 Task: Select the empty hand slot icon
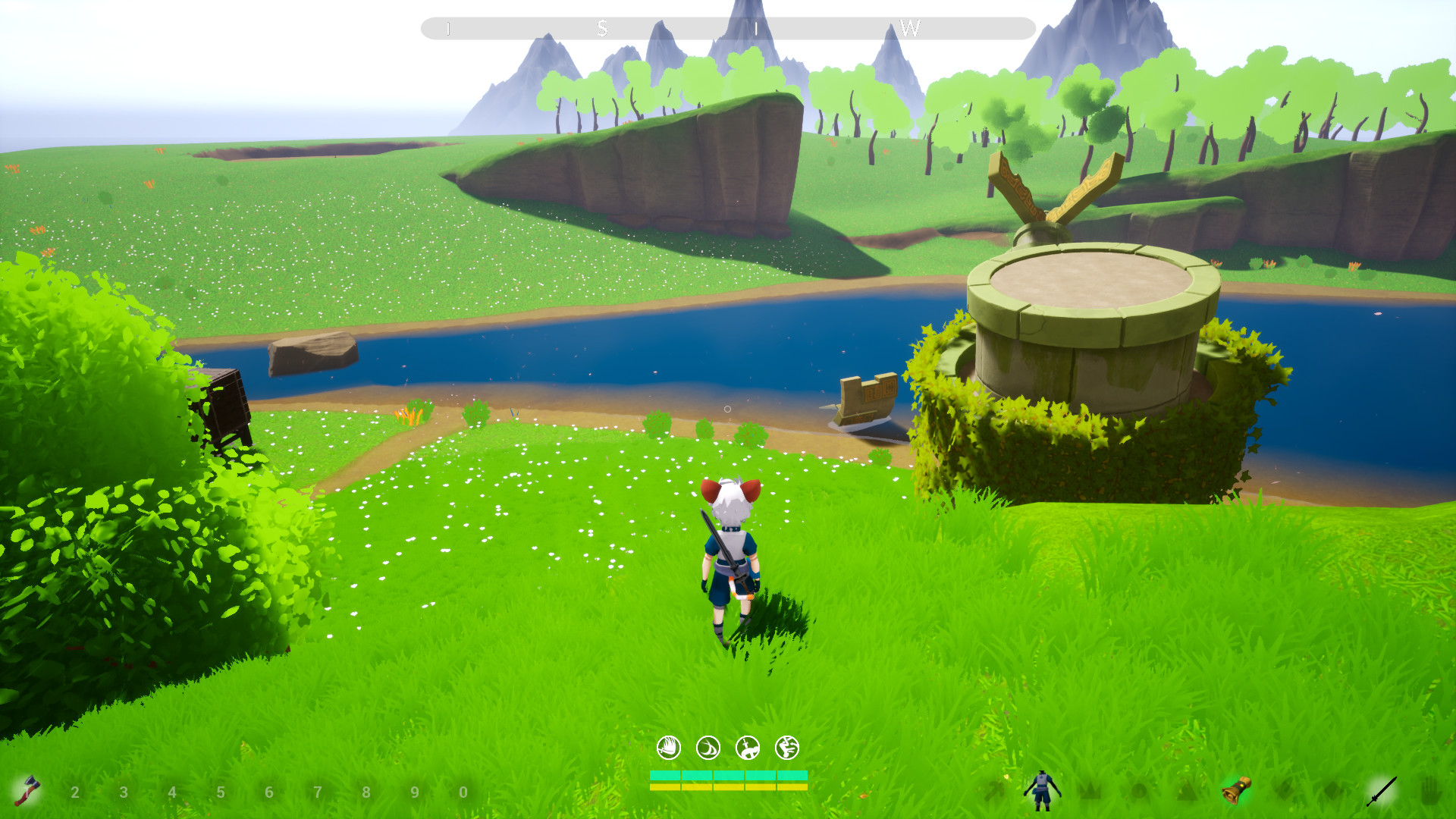point(1429,791)
